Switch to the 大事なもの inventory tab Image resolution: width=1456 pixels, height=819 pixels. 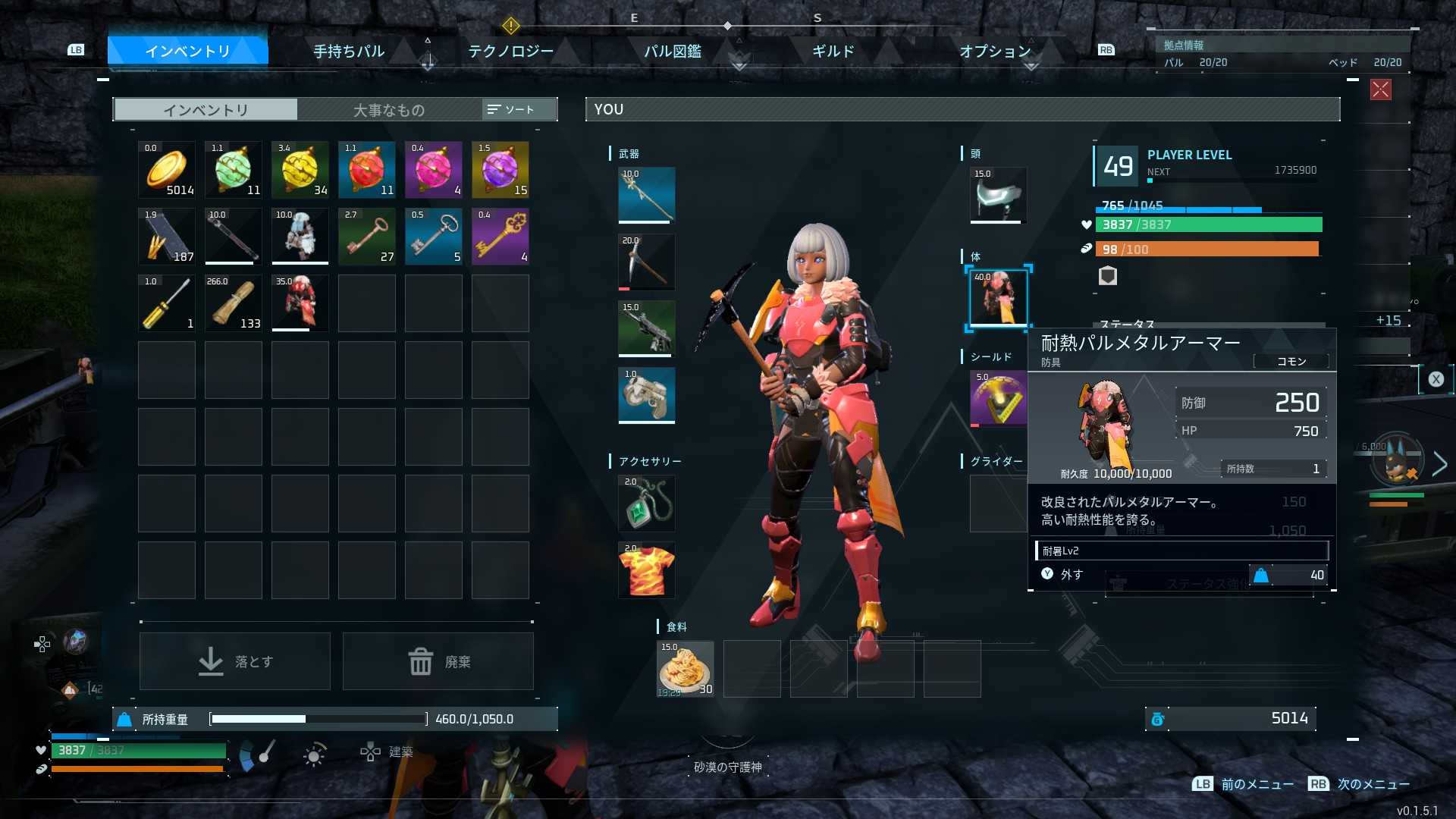click(x=388, y=110)
